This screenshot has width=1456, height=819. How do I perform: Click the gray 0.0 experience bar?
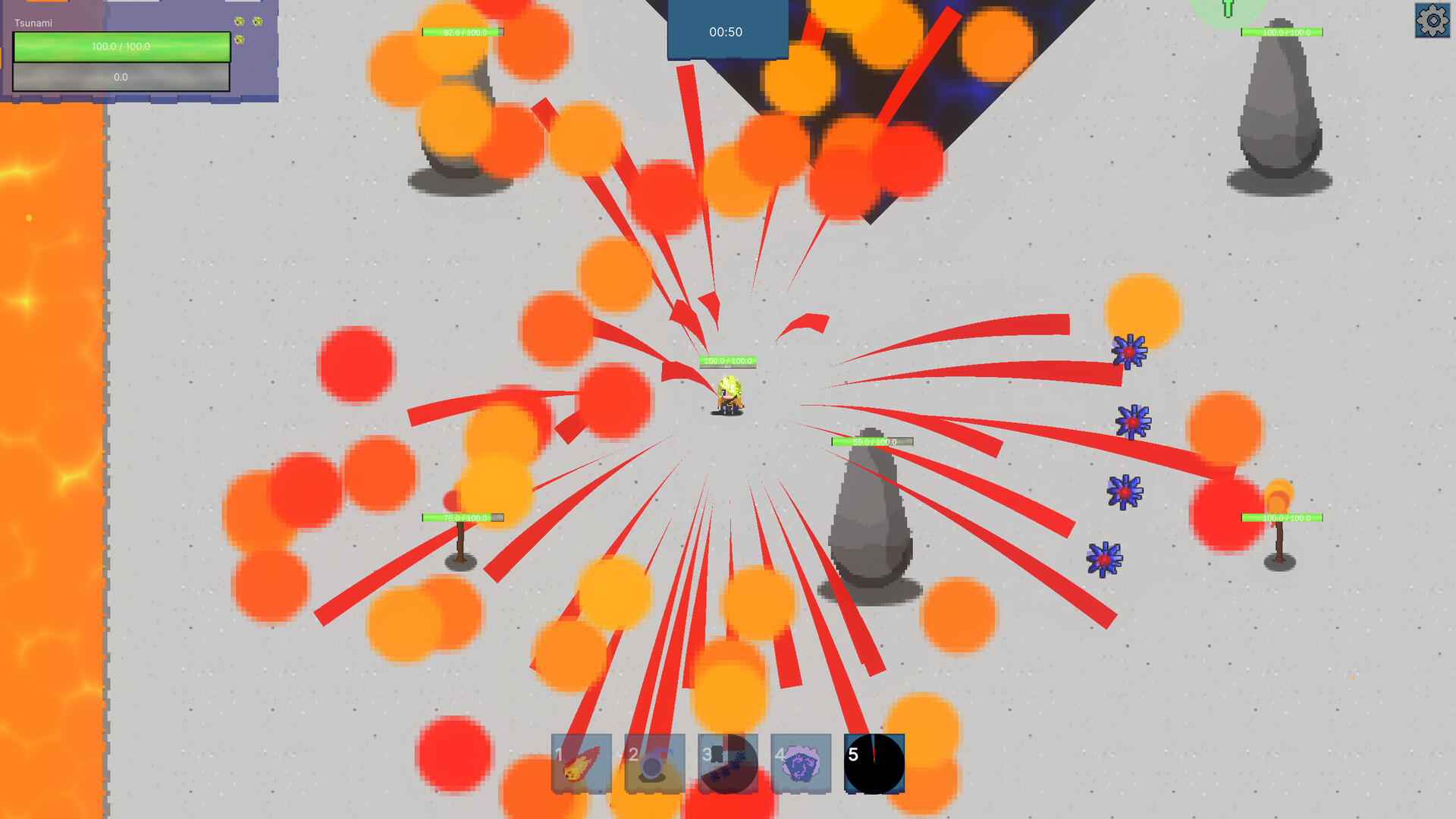(121, 77)
